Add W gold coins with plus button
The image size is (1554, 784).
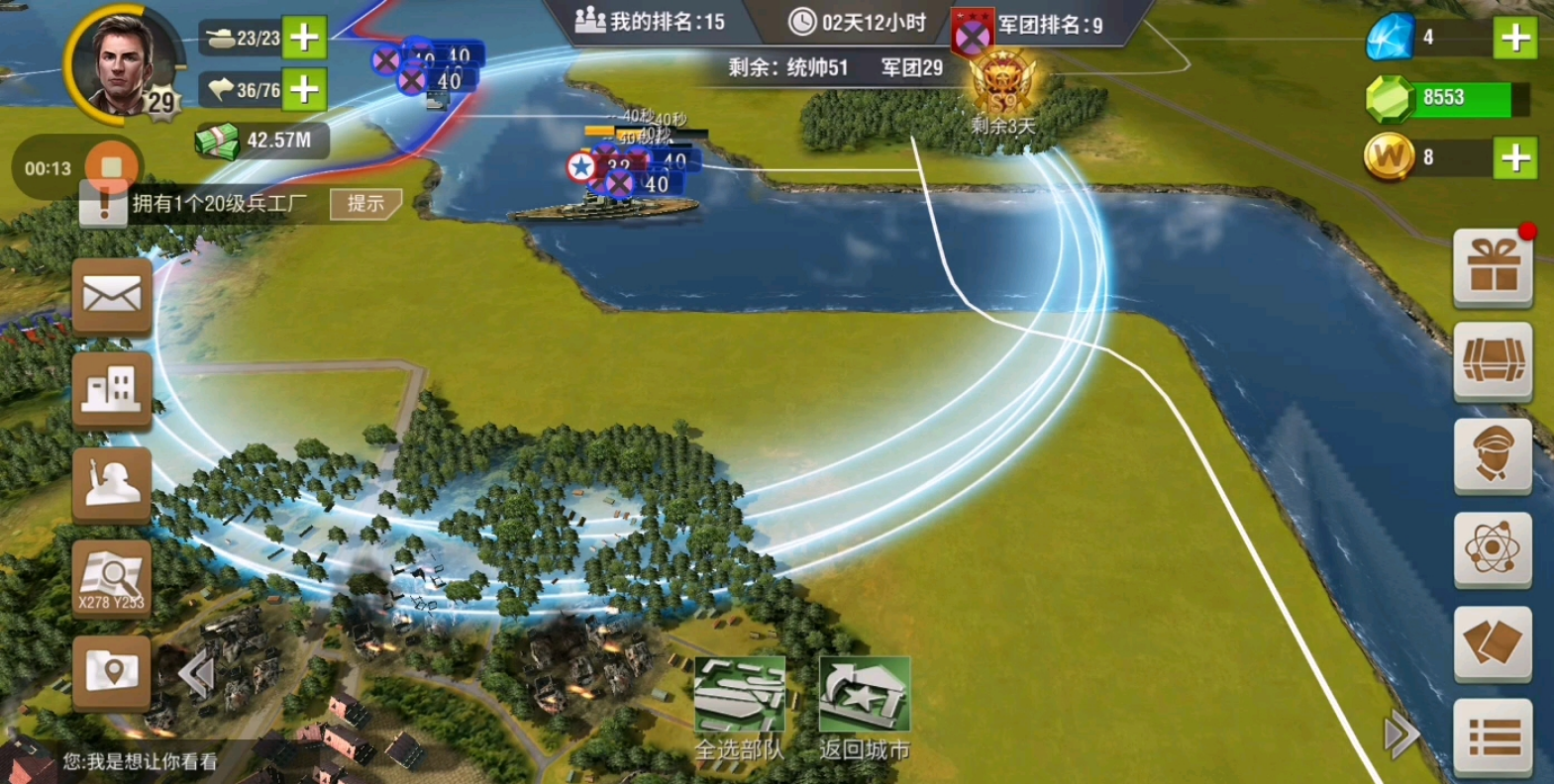point(1515,157)
